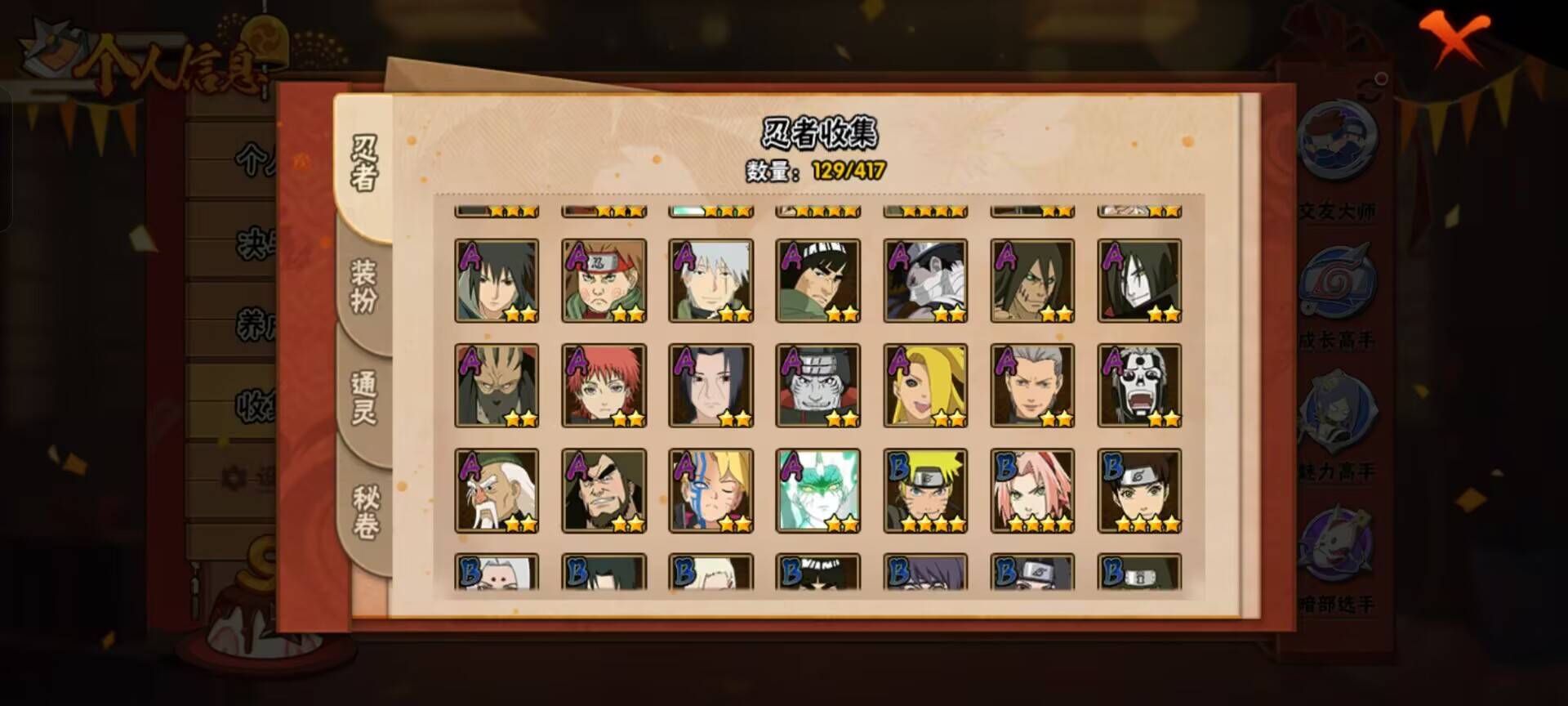The height and width of the screenshot is (706, 1568).
Task: Select Kakashi's portrait in the collection grid
Action: [710, 280]
